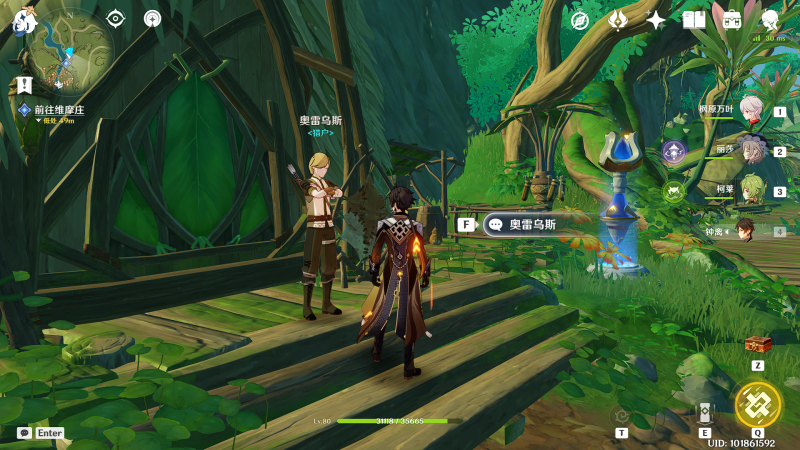Talk to 奥雷乌斯 via dialogue prompt
The image size is (800, 450).
coord(519,225)
